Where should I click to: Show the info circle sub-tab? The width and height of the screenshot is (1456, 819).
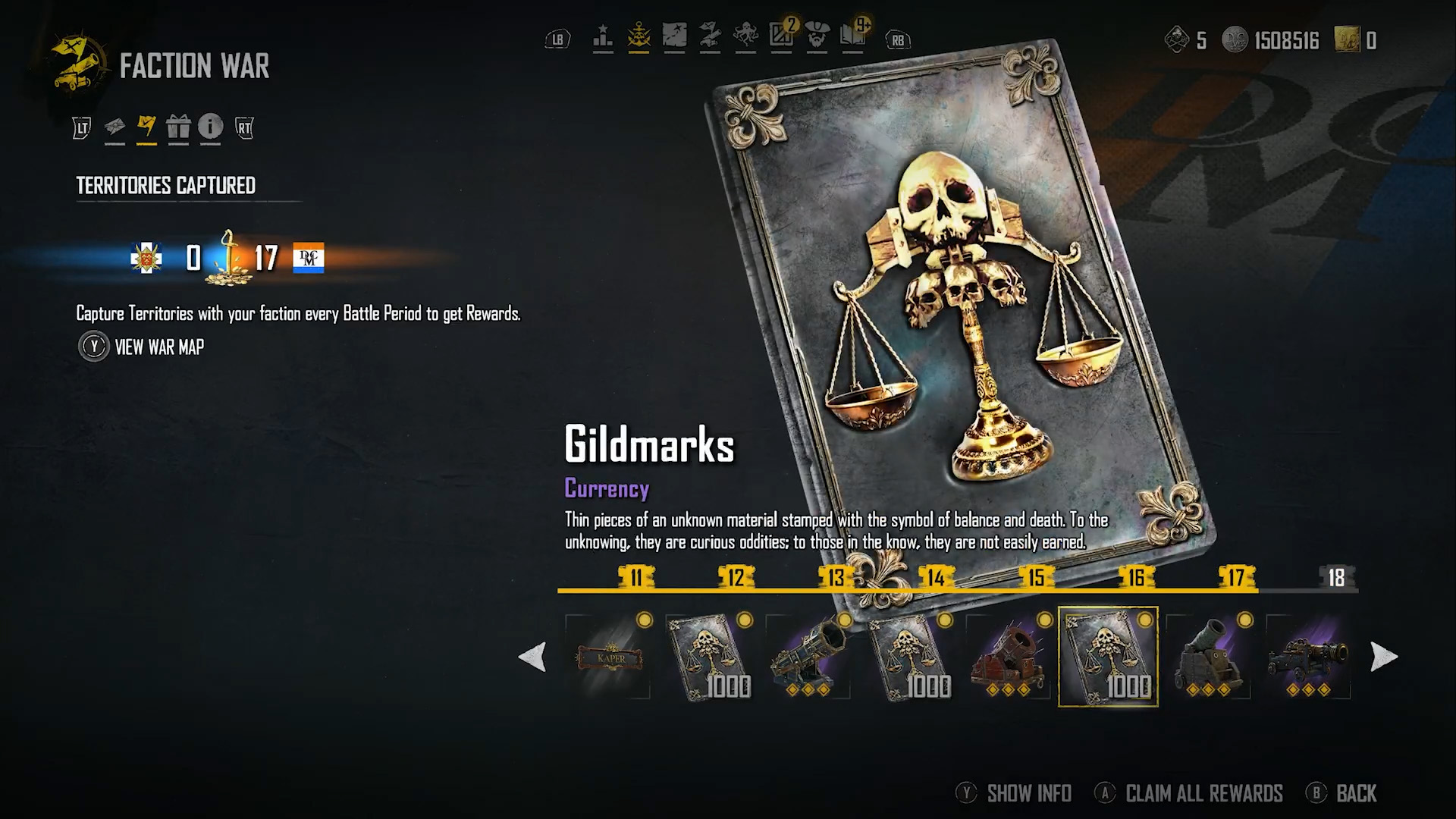[x=210, y=127]
